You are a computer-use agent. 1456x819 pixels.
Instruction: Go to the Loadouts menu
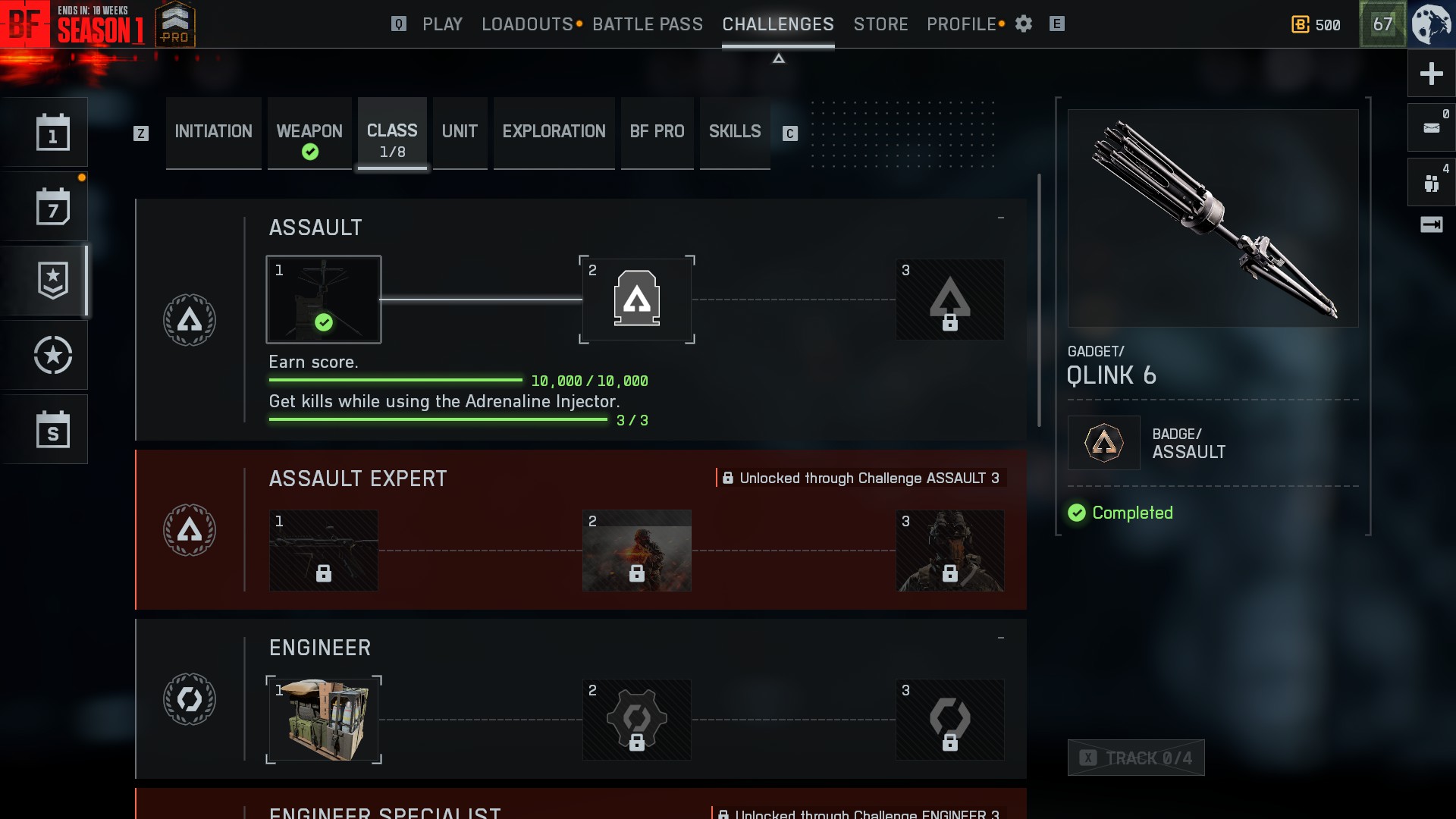point(527,24)
